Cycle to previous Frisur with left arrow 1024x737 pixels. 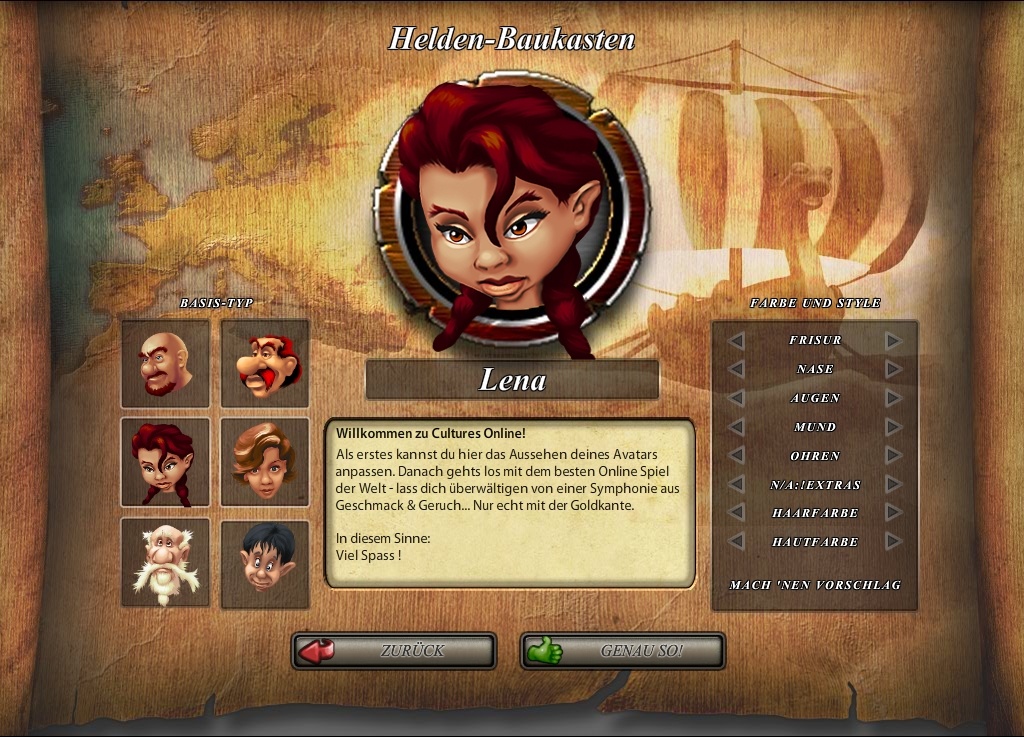pos(736,341)
